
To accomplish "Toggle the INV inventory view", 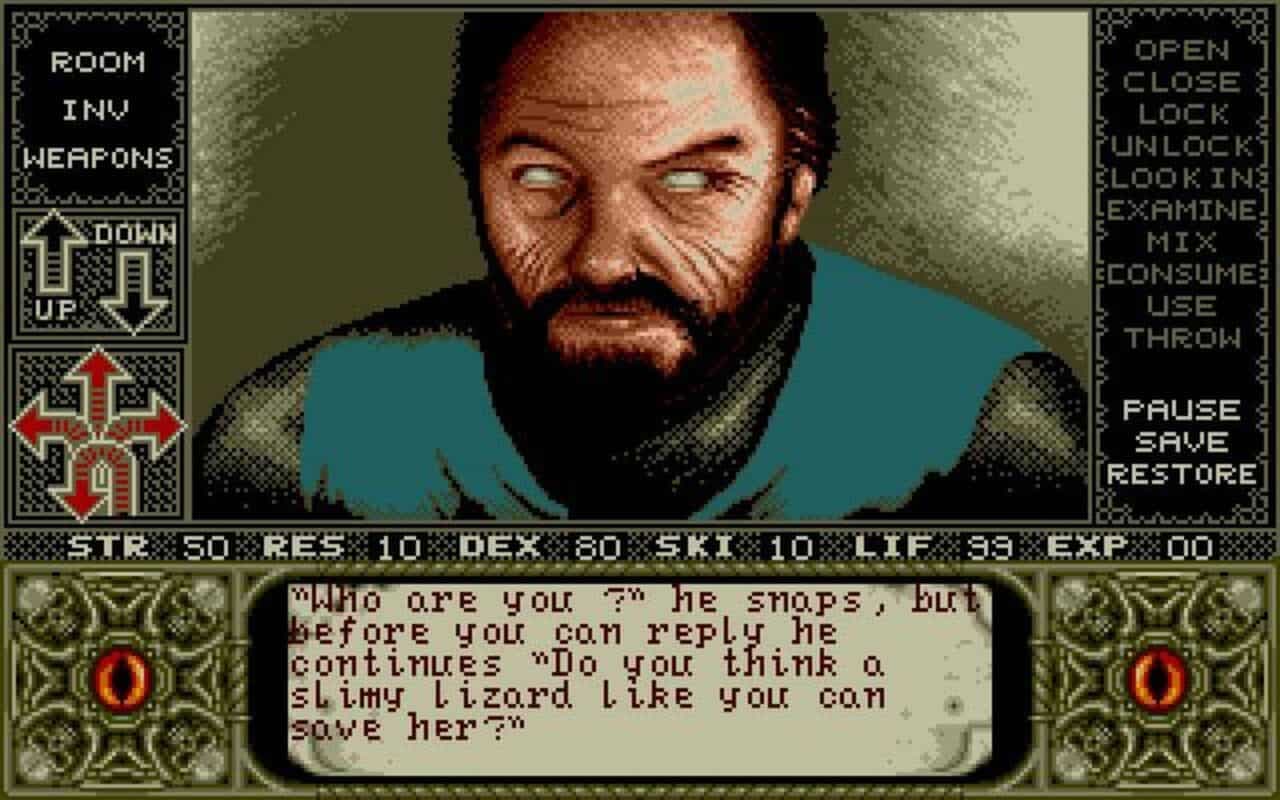I will 95,110.
